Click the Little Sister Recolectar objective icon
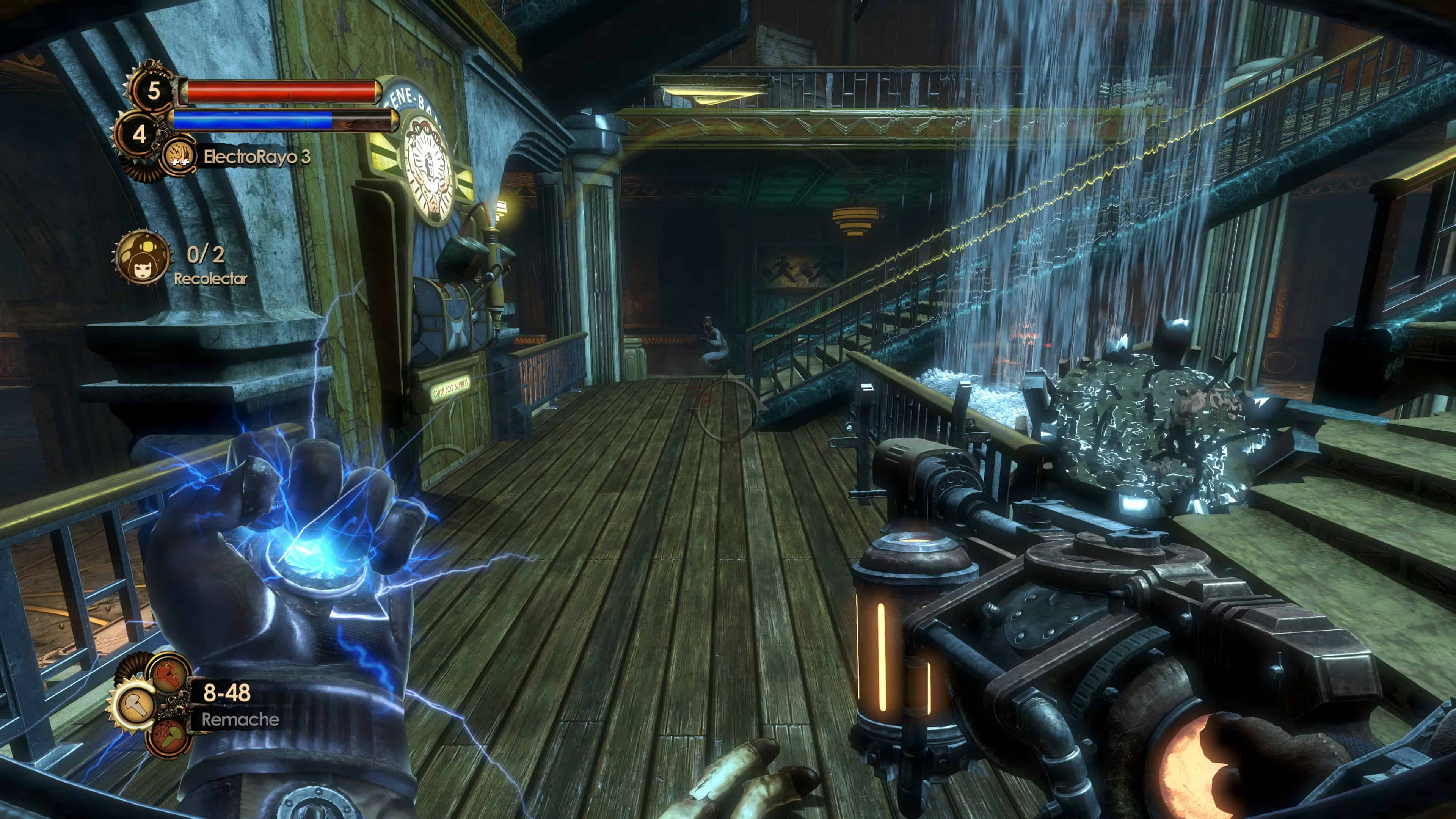 143,258
